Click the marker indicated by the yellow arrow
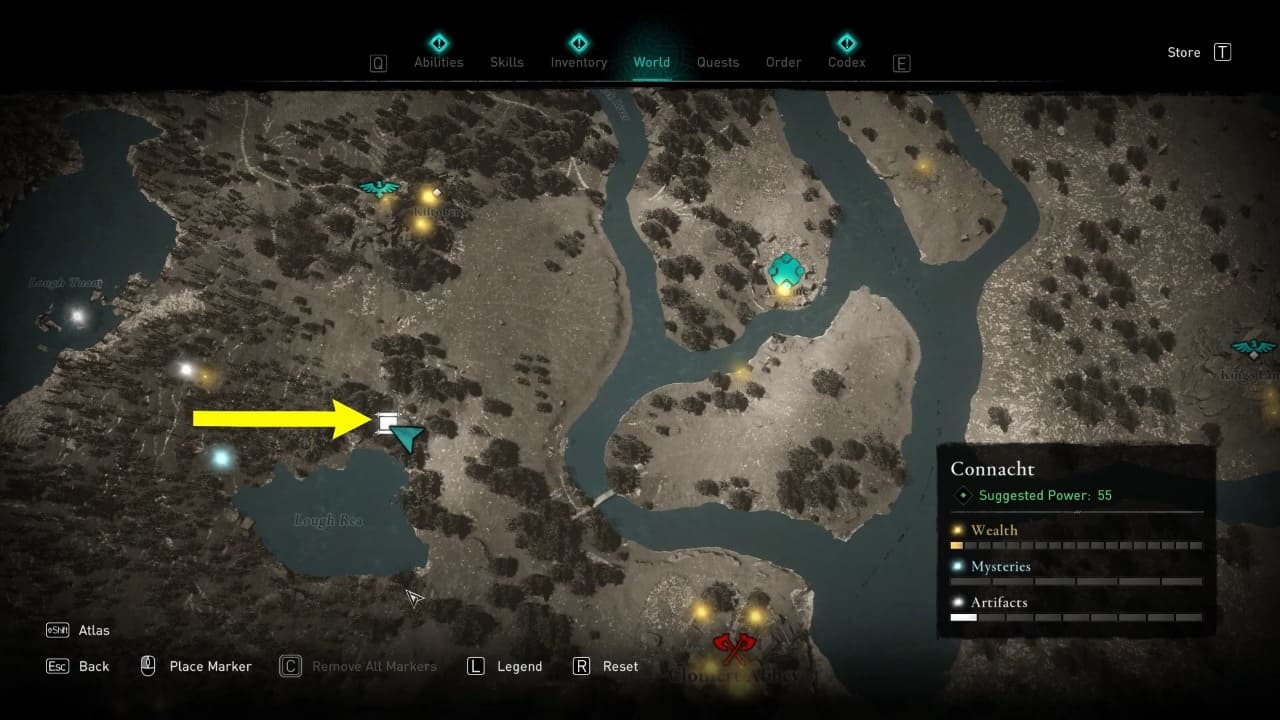The width and height of the screenshot is (1280, 720). pos(389,424)
